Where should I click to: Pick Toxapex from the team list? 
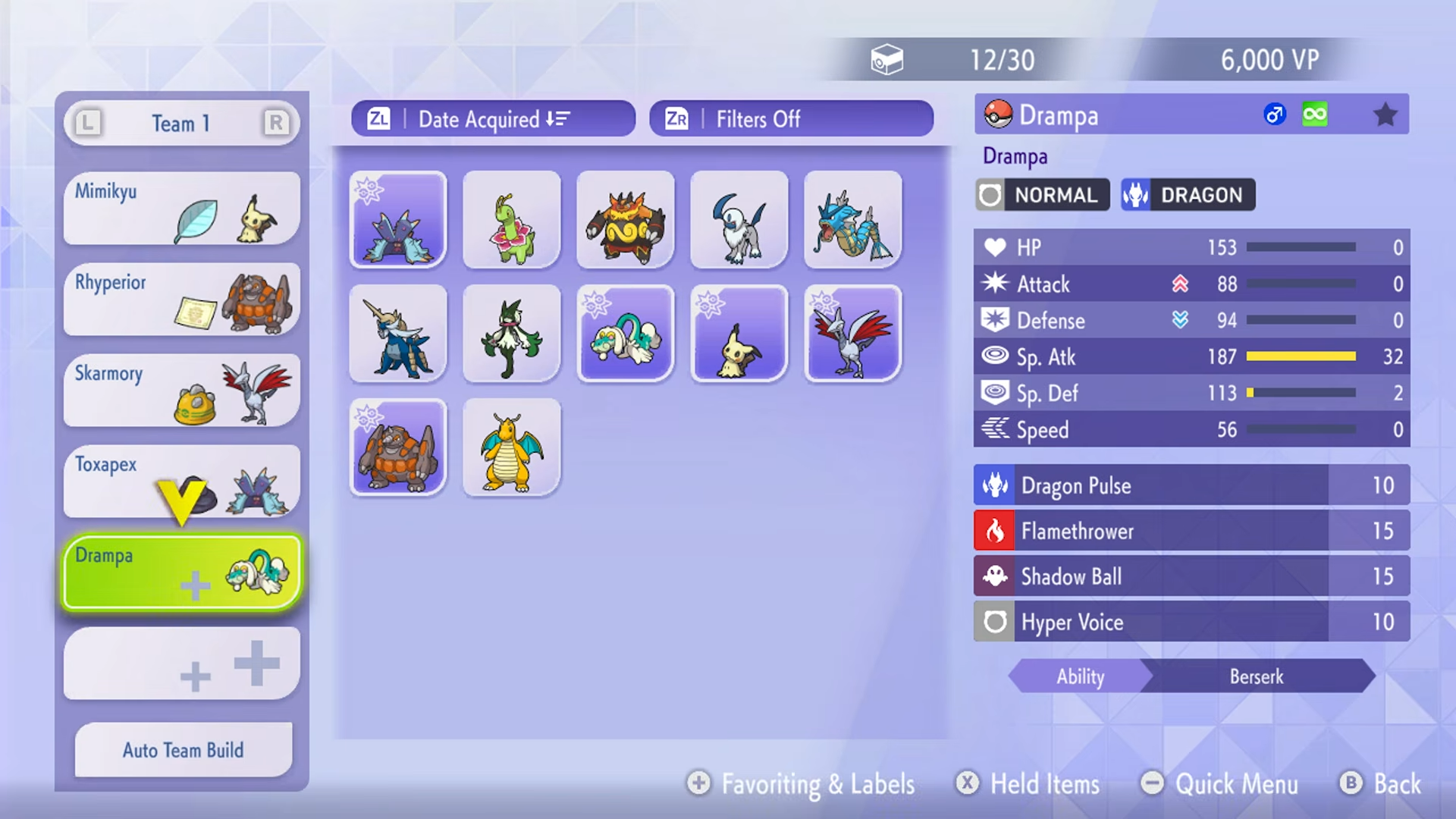coord(182,482)
